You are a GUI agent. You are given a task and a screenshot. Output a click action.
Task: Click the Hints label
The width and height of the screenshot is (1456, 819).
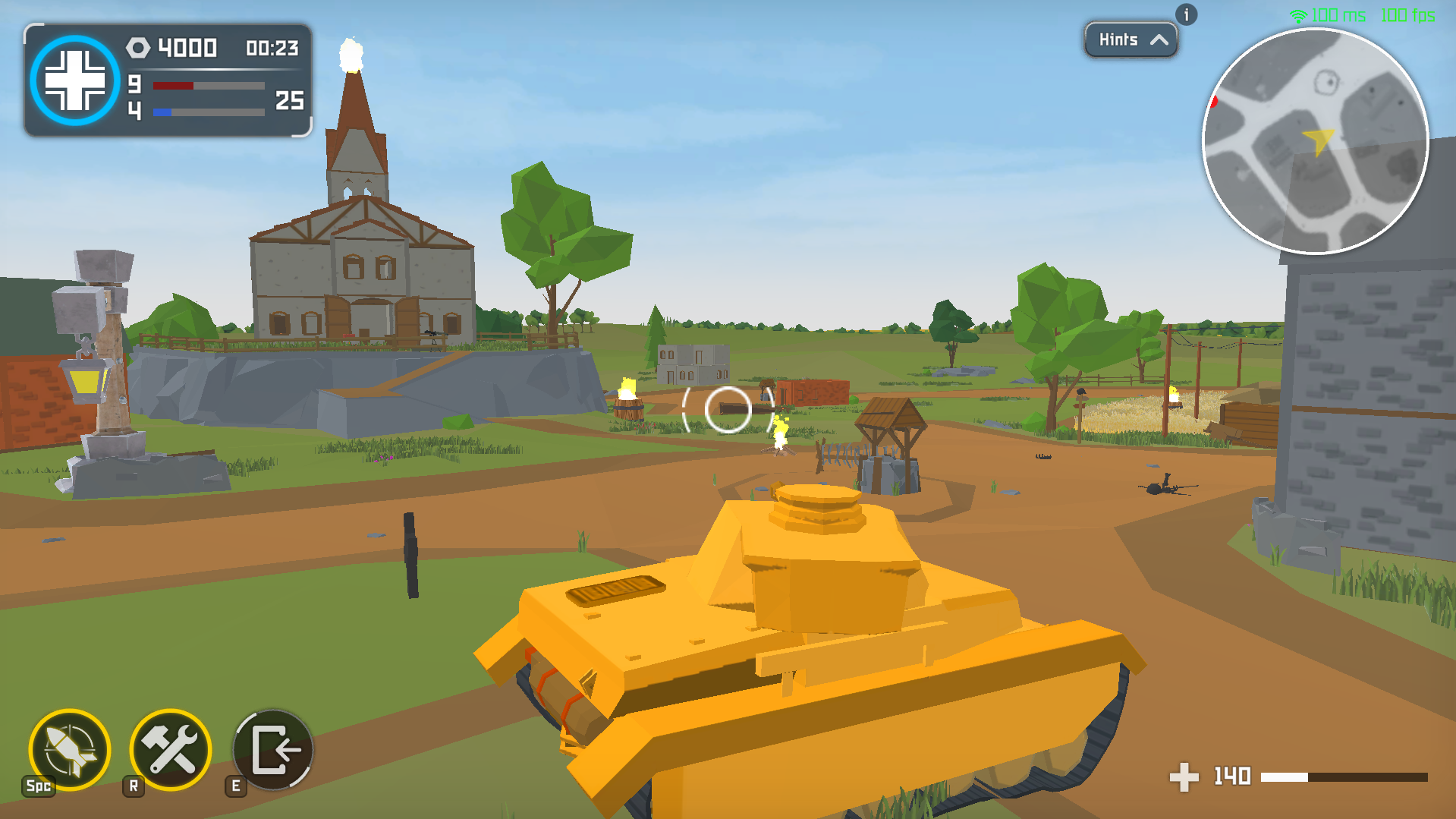pos(1121,40)
